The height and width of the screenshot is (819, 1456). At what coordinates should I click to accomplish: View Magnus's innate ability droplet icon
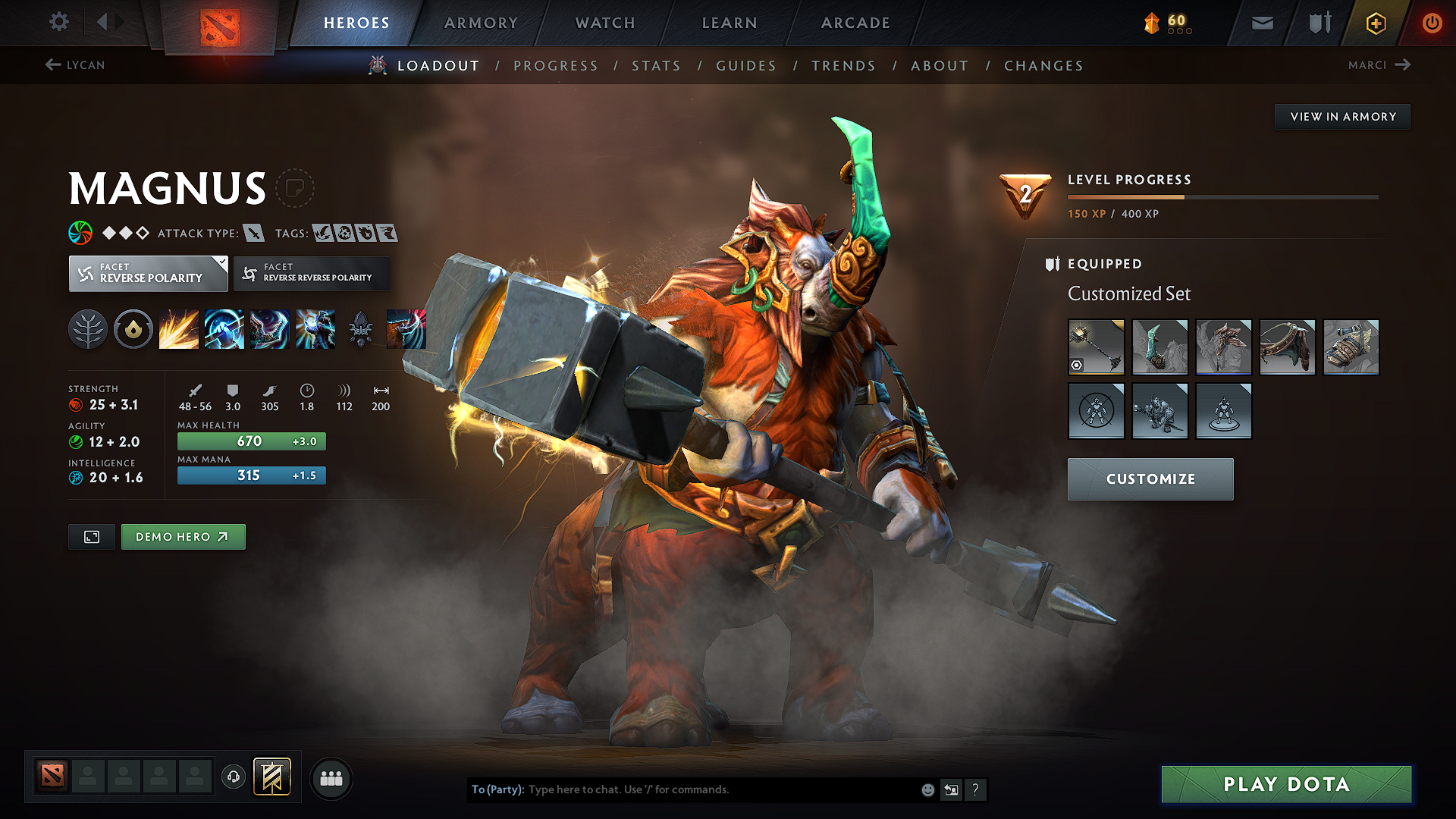point(133,328)
